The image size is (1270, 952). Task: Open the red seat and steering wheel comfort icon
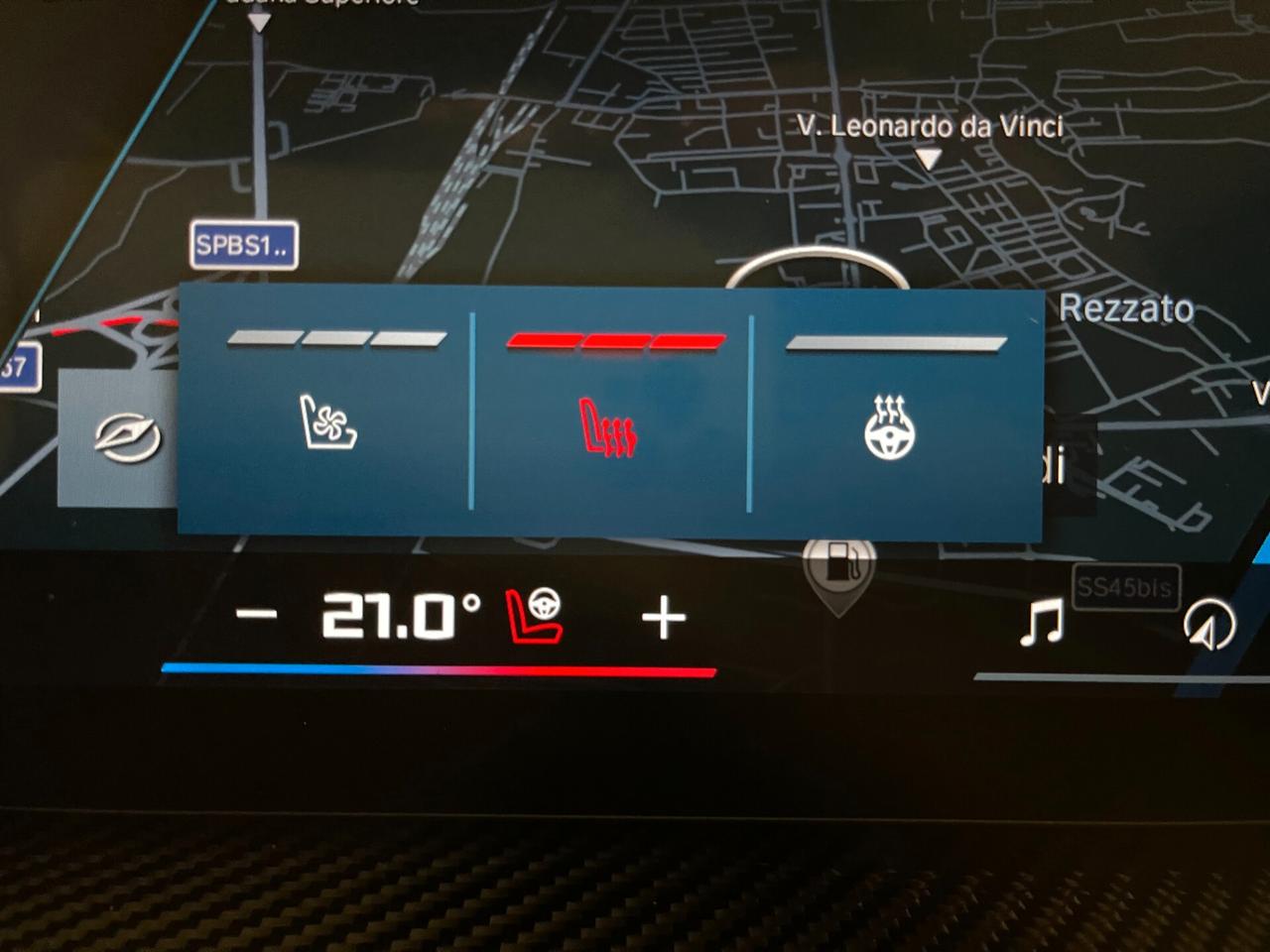coord(535,616)
